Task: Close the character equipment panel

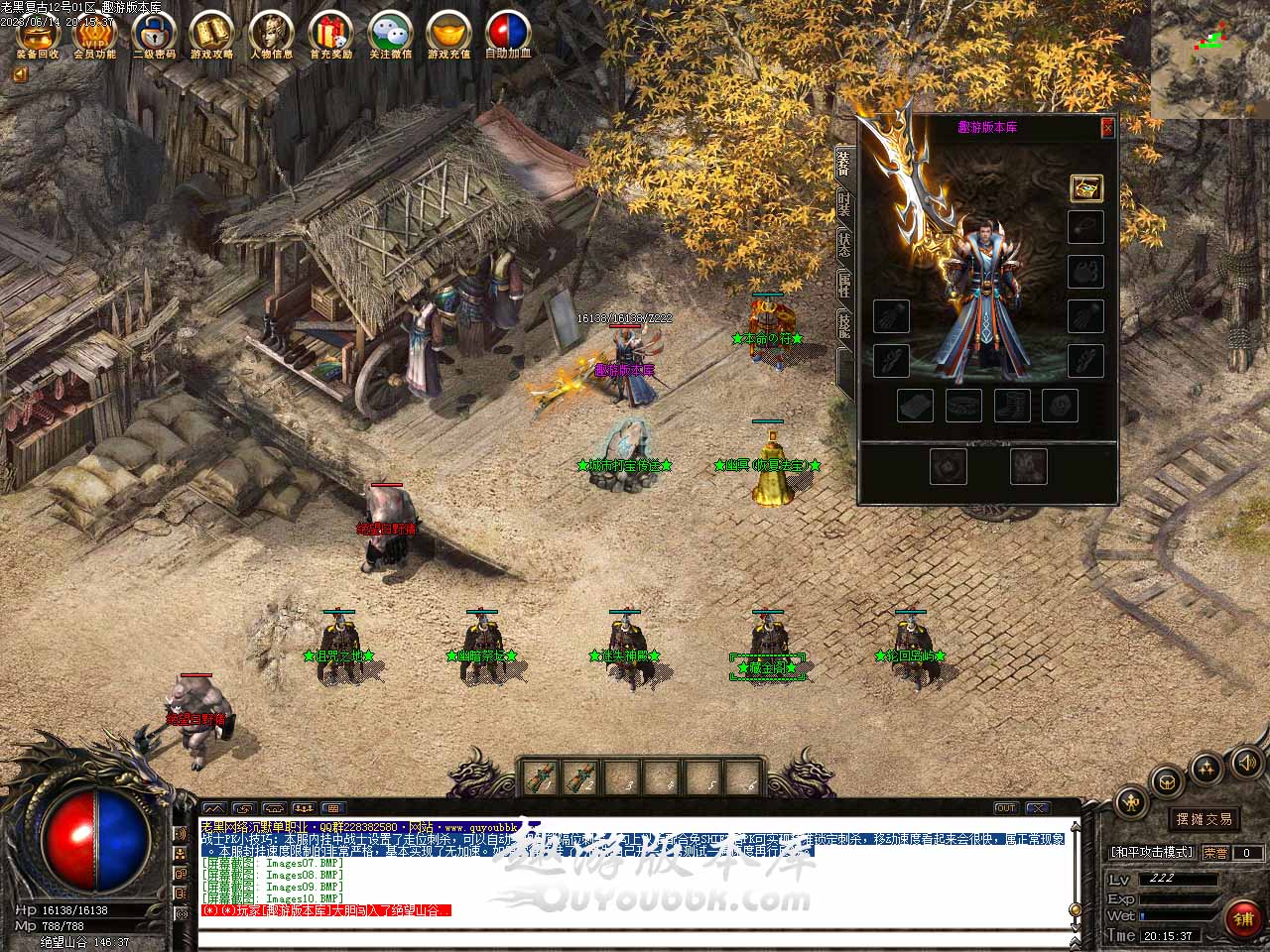Action: [x=1107, y=127]
